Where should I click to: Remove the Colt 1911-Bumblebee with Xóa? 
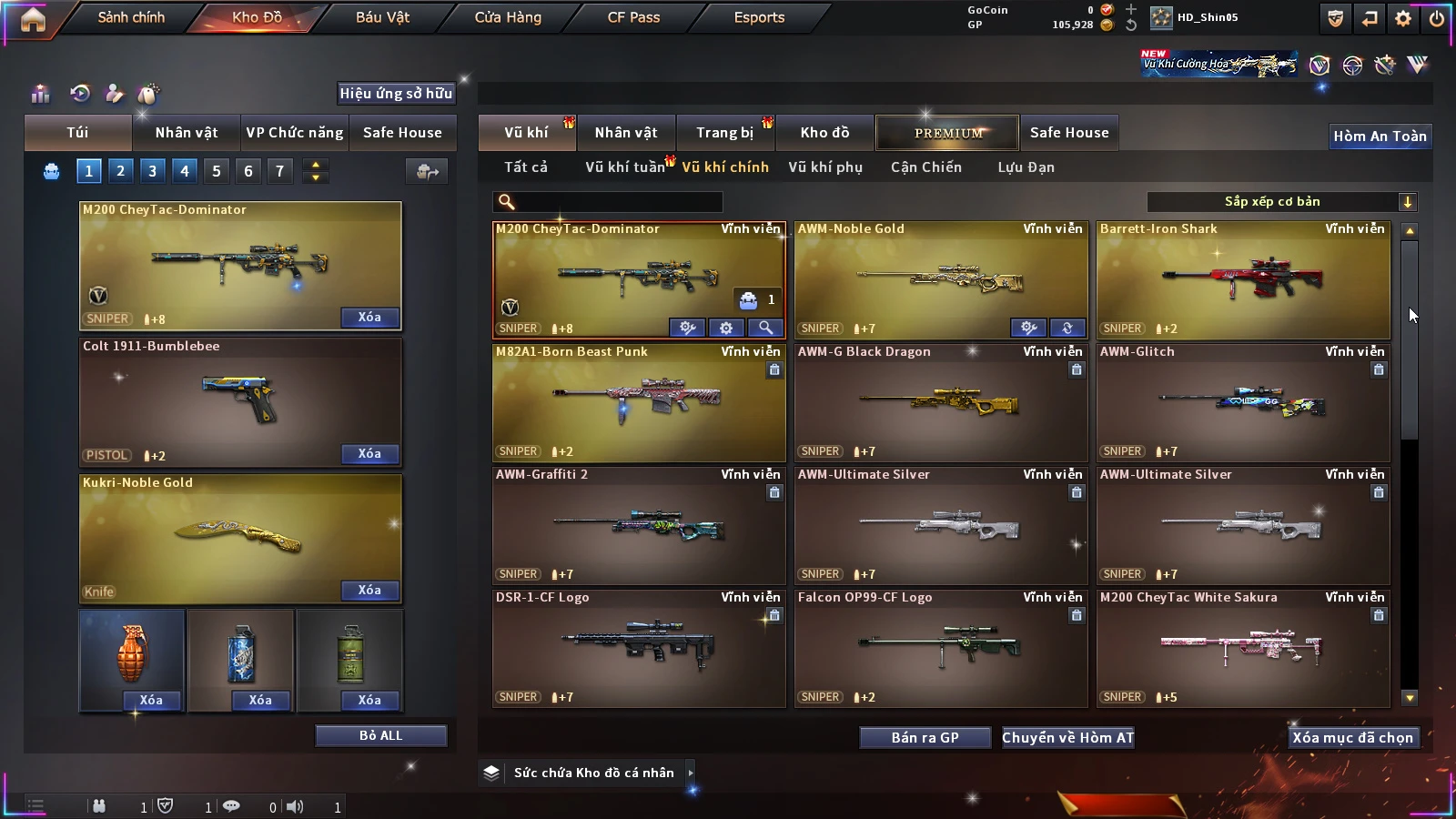click(x=369, y=453)
